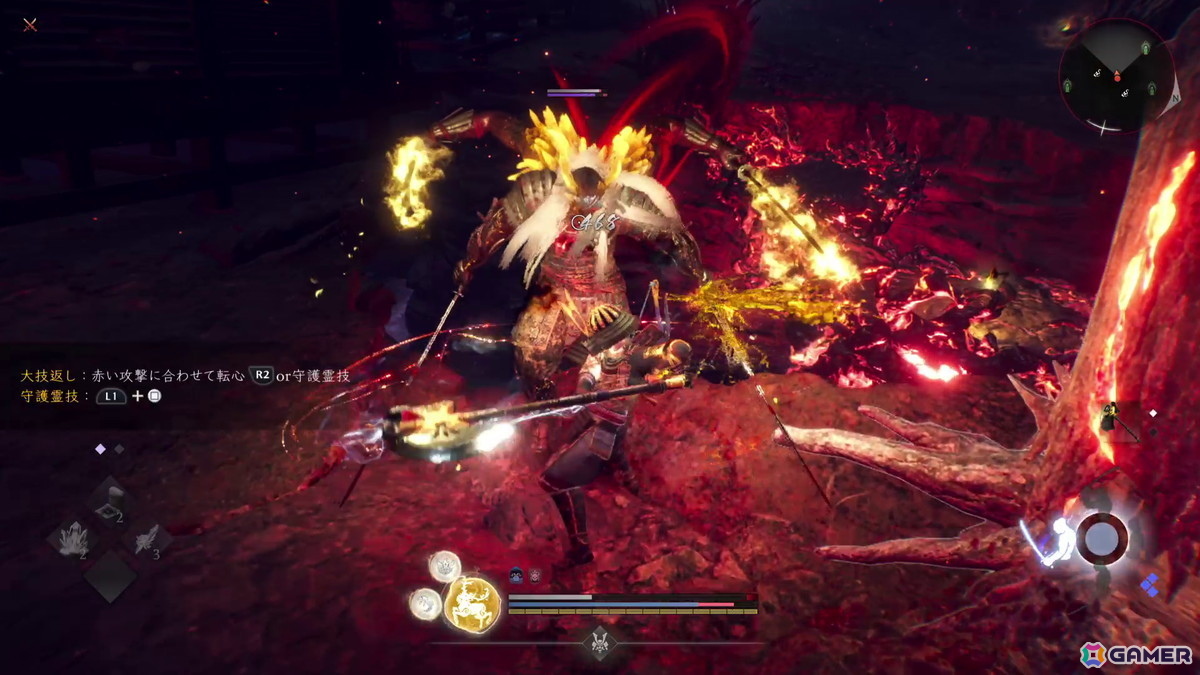Click the crossed swords icon
Screen dimensions: 1200x675
click(30, 25)
